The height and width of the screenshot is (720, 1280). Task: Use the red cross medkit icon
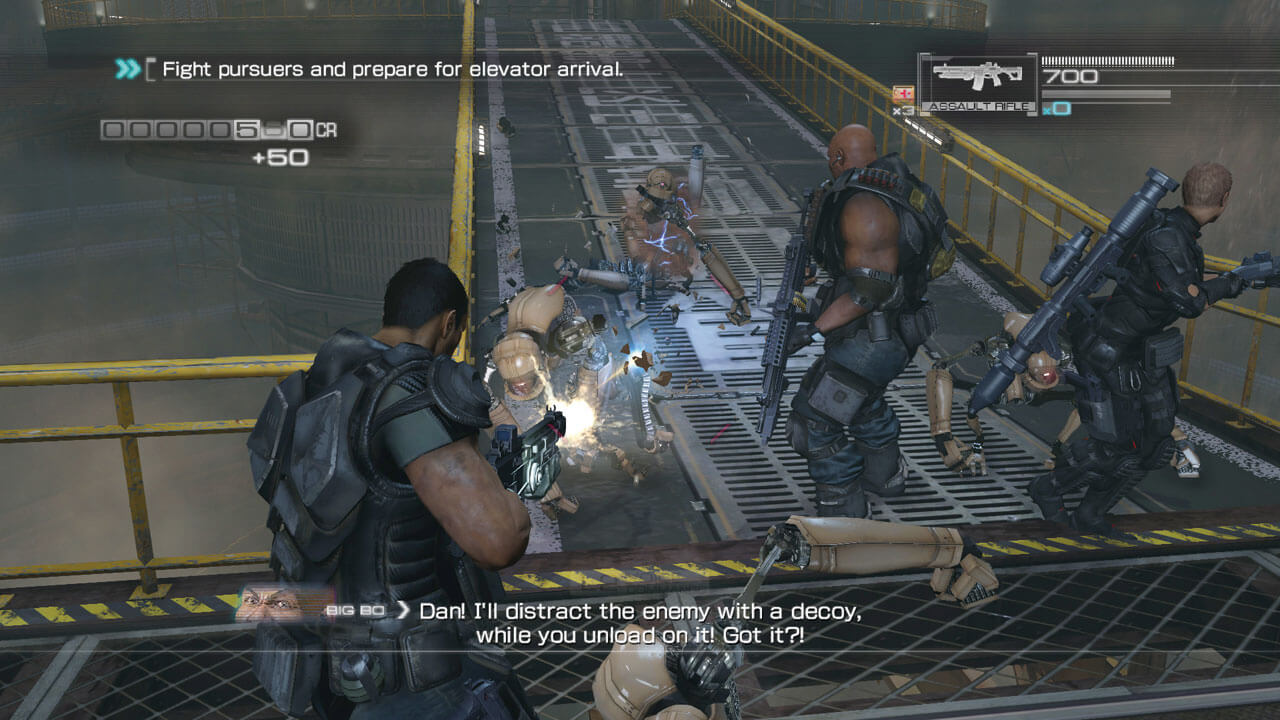coord(901,94)
